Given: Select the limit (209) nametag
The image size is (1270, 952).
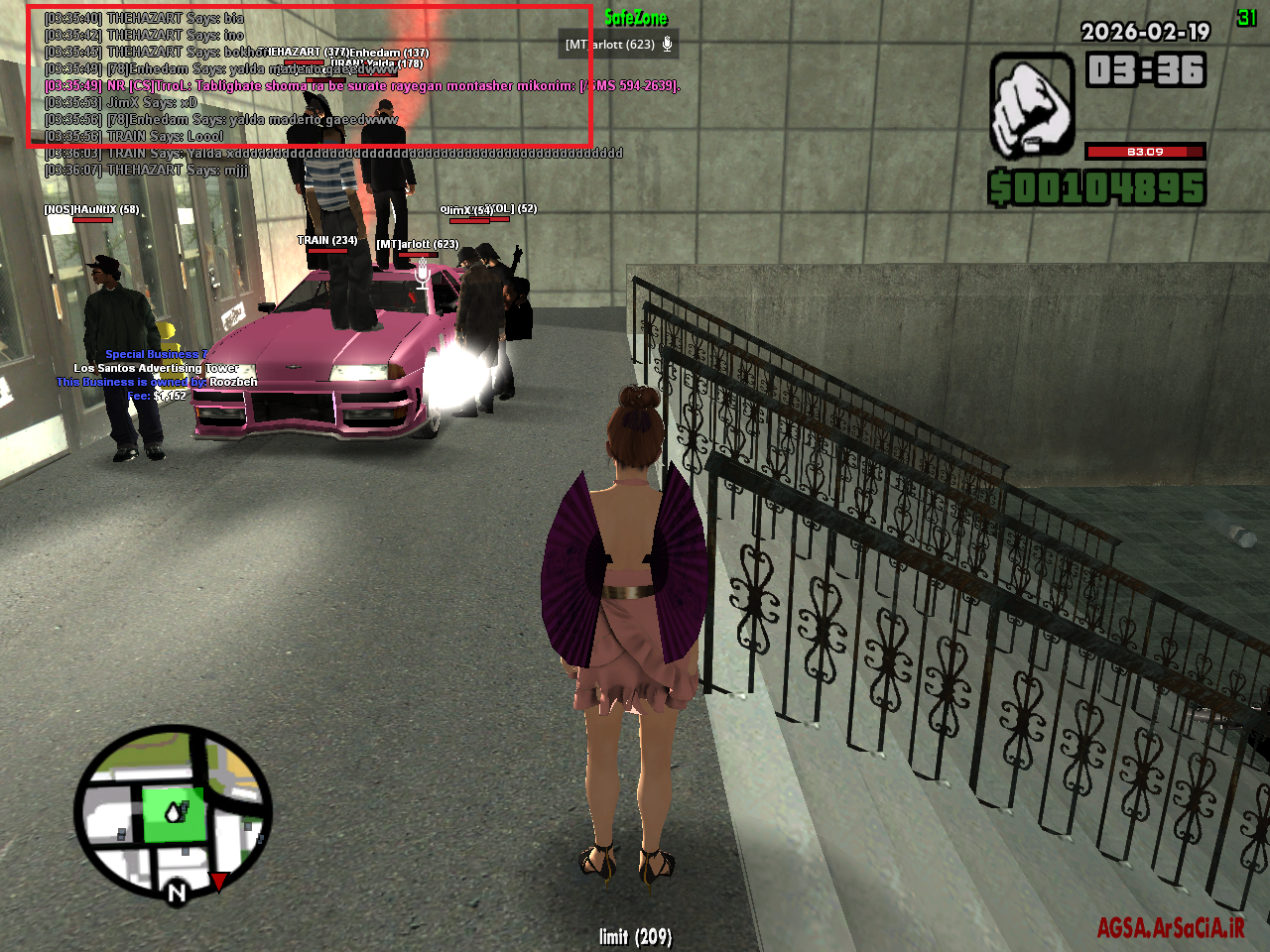Looking at the screenshot, I should tap(635, 936).
